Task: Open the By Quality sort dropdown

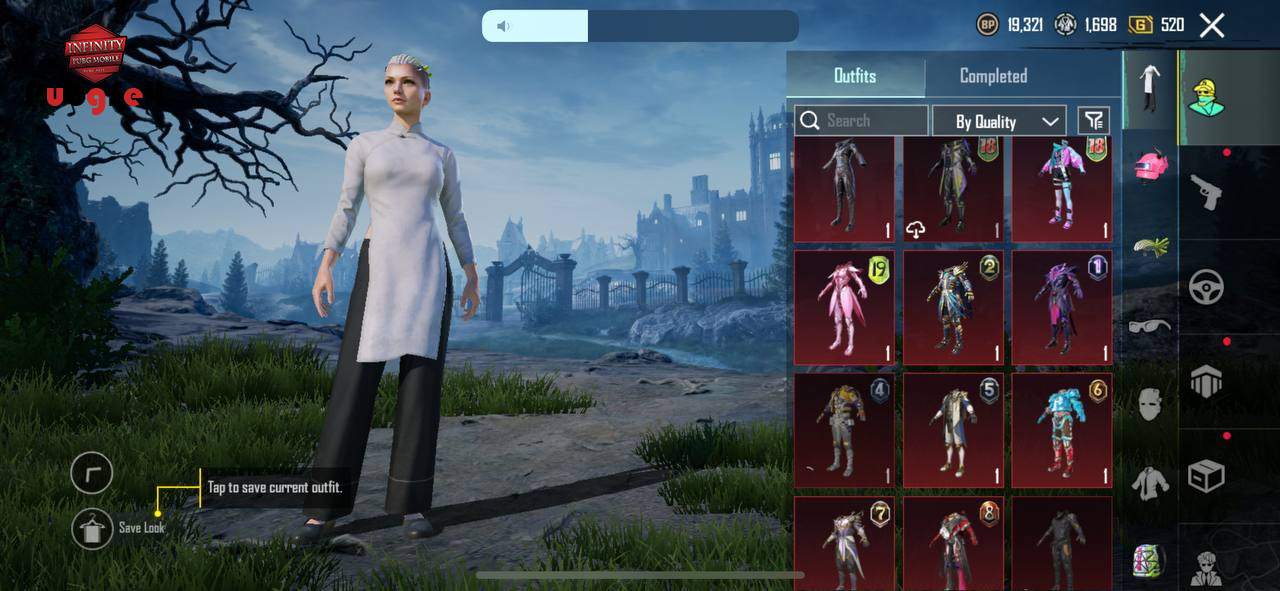Action: (999, 121)
